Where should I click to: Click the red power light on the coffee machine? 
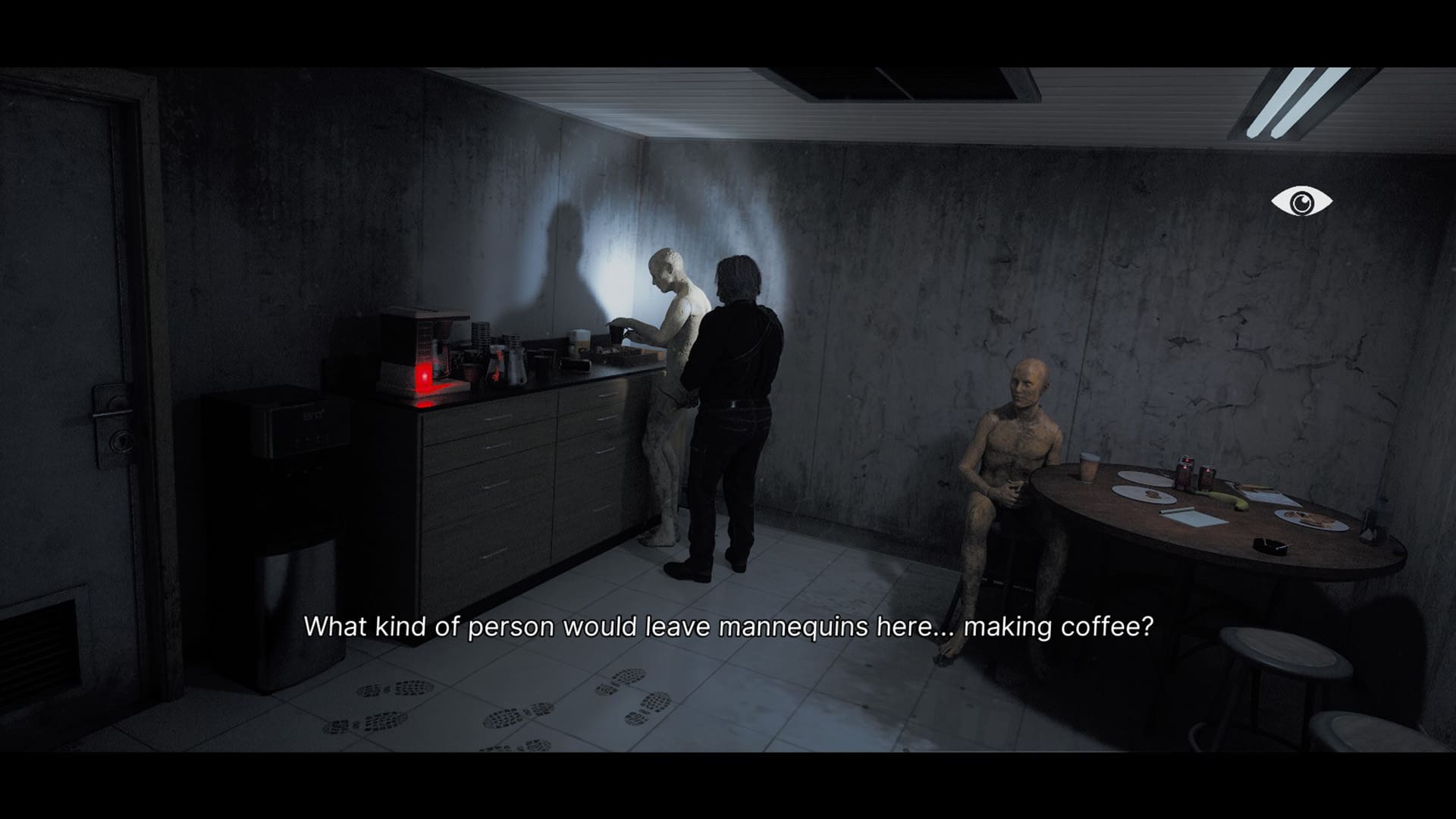pyautogui.click(x=425, y=376)
